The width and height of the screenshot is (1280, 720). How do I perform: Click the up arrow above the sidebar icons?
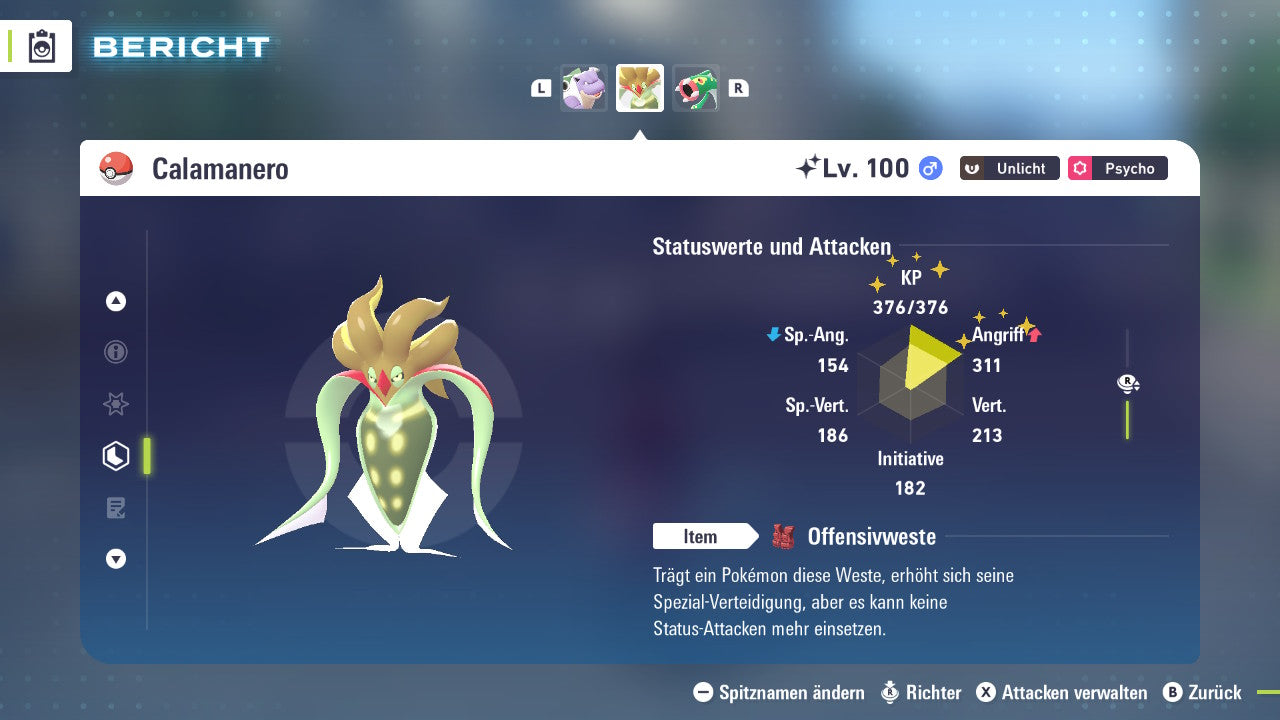115,301
